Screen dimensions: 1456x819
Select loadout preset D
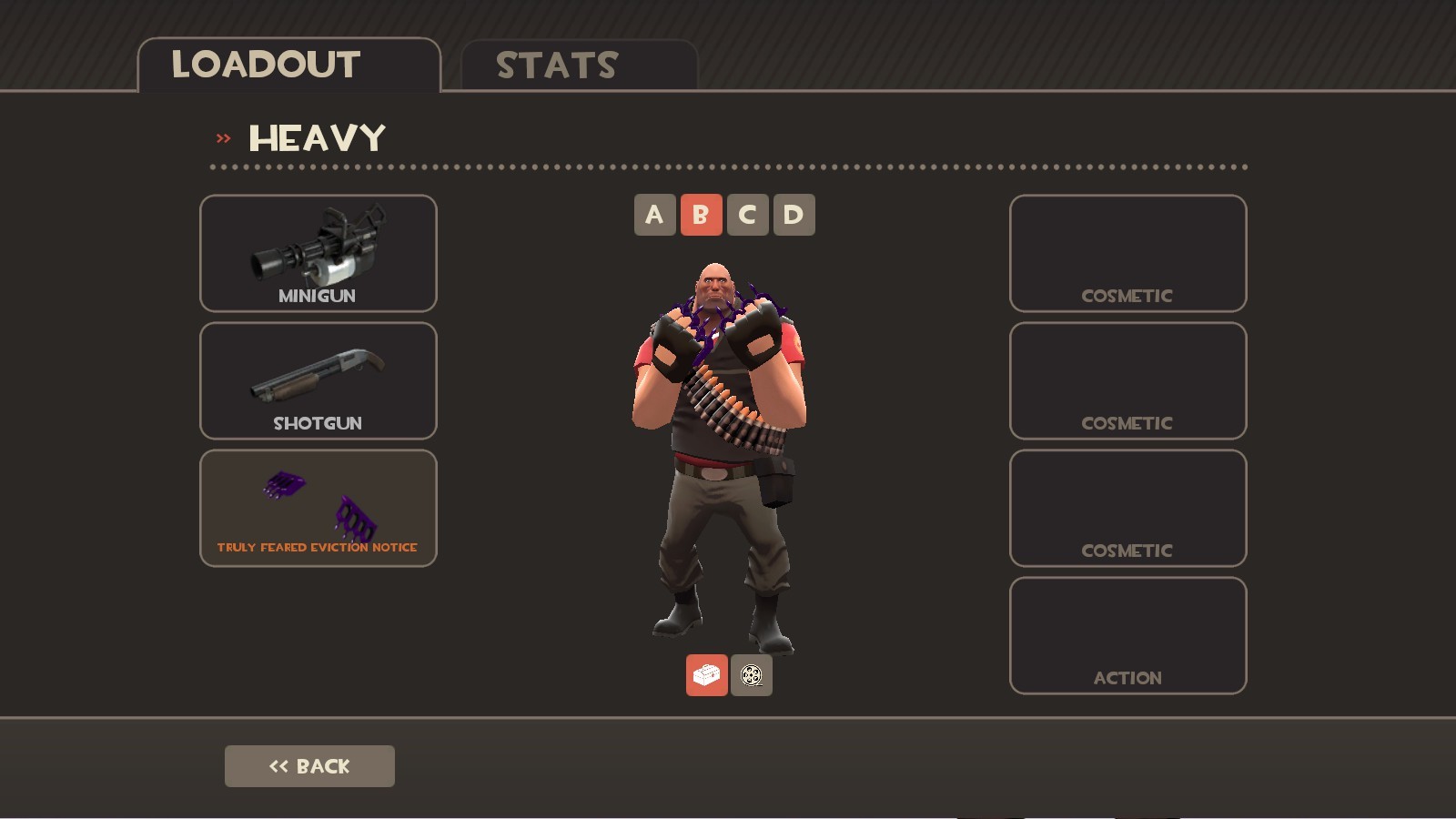[x=793, y=215]
